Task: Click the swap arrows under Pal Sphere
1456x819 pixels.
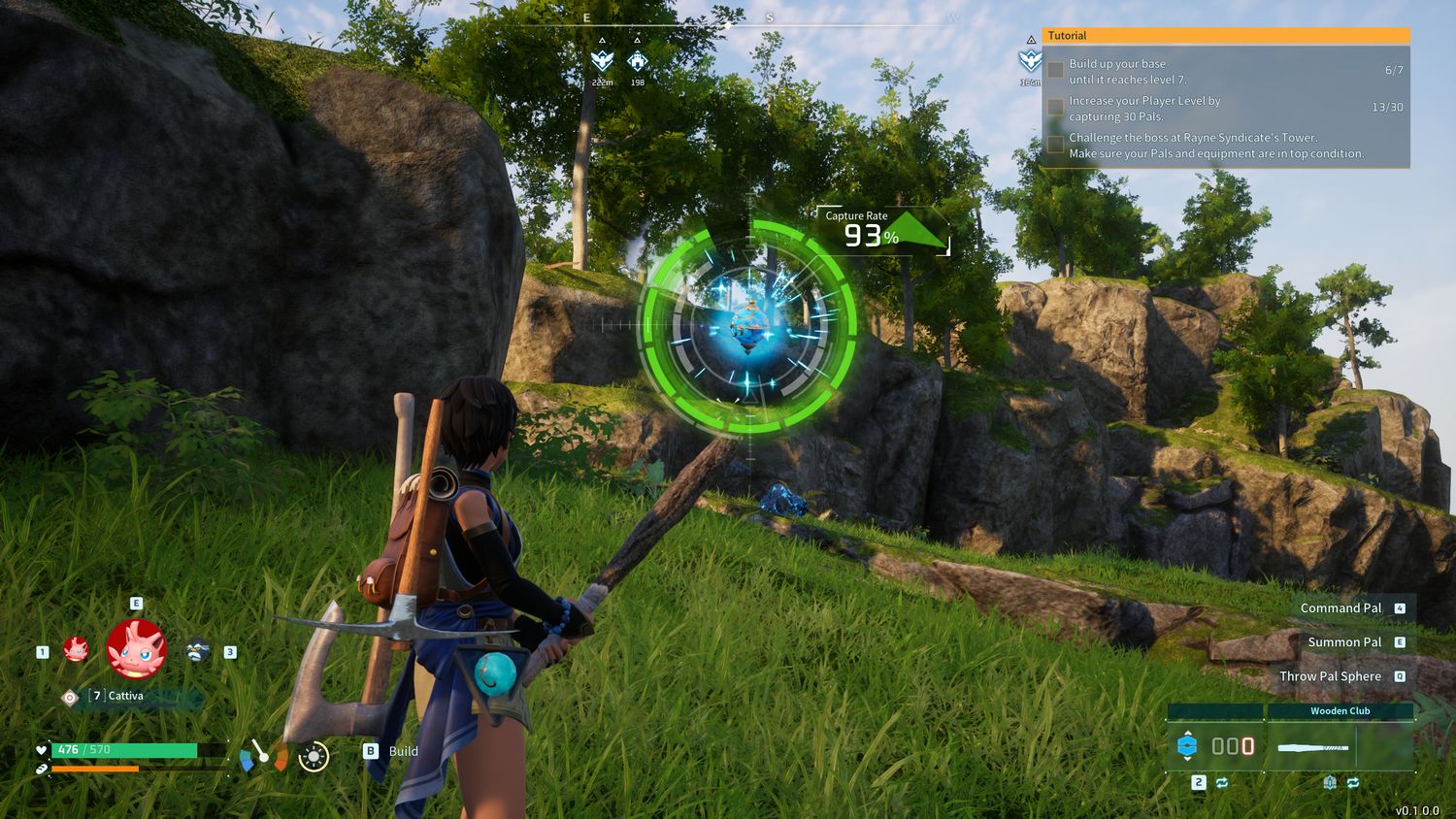Action: point(1221,782)
